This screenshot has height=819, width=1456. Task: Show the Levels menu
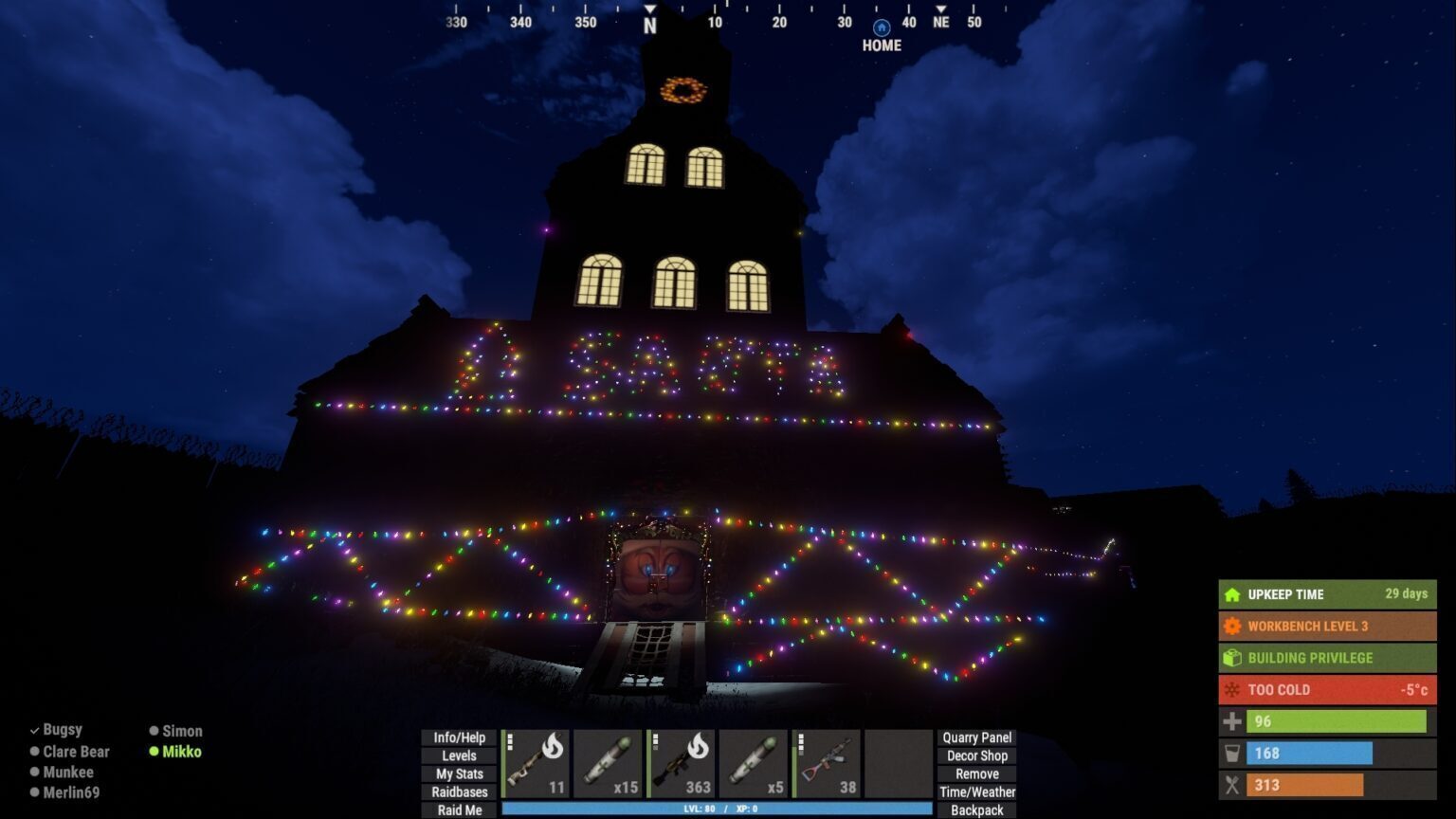tap(459, 755)
